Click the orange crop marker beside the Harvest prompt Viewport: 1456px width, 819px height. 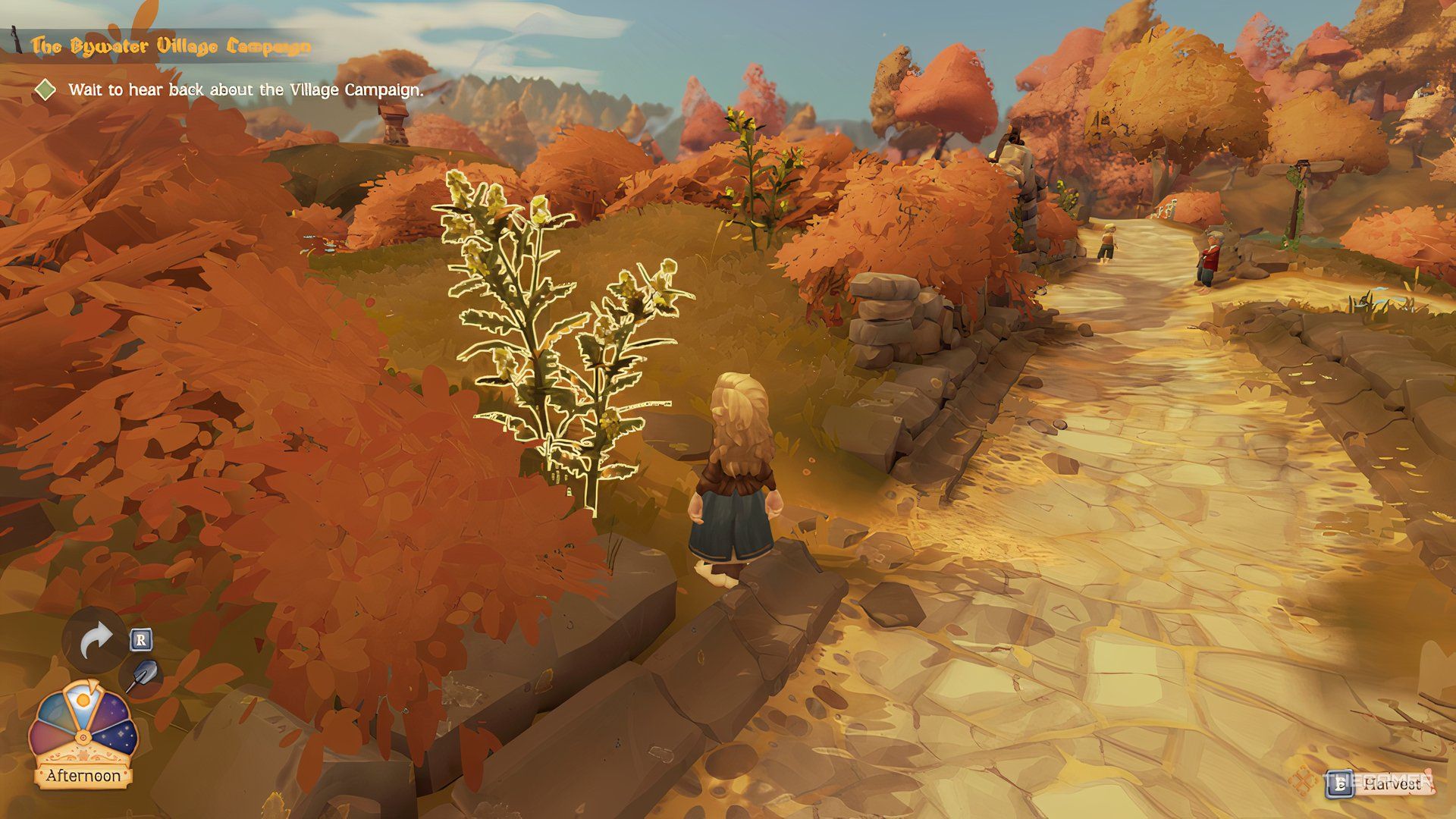point(1304,781)
